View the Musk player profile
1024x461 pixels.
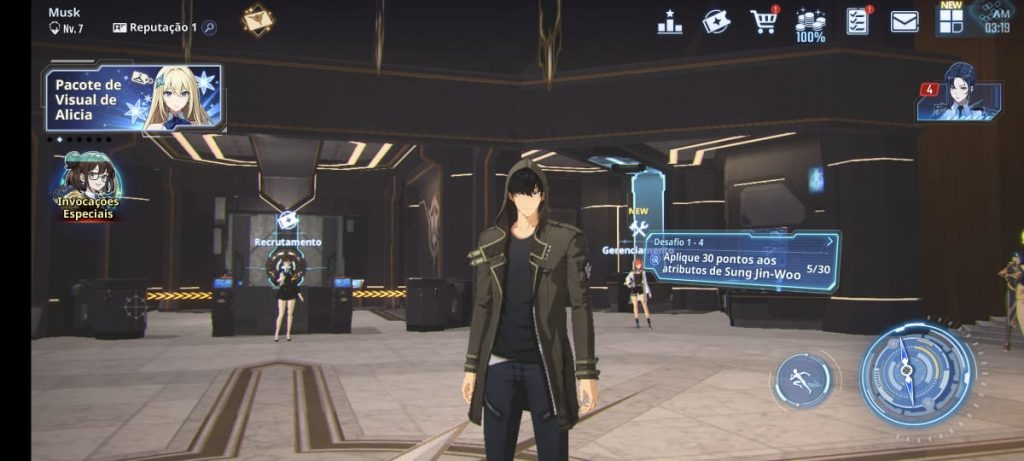66,20
